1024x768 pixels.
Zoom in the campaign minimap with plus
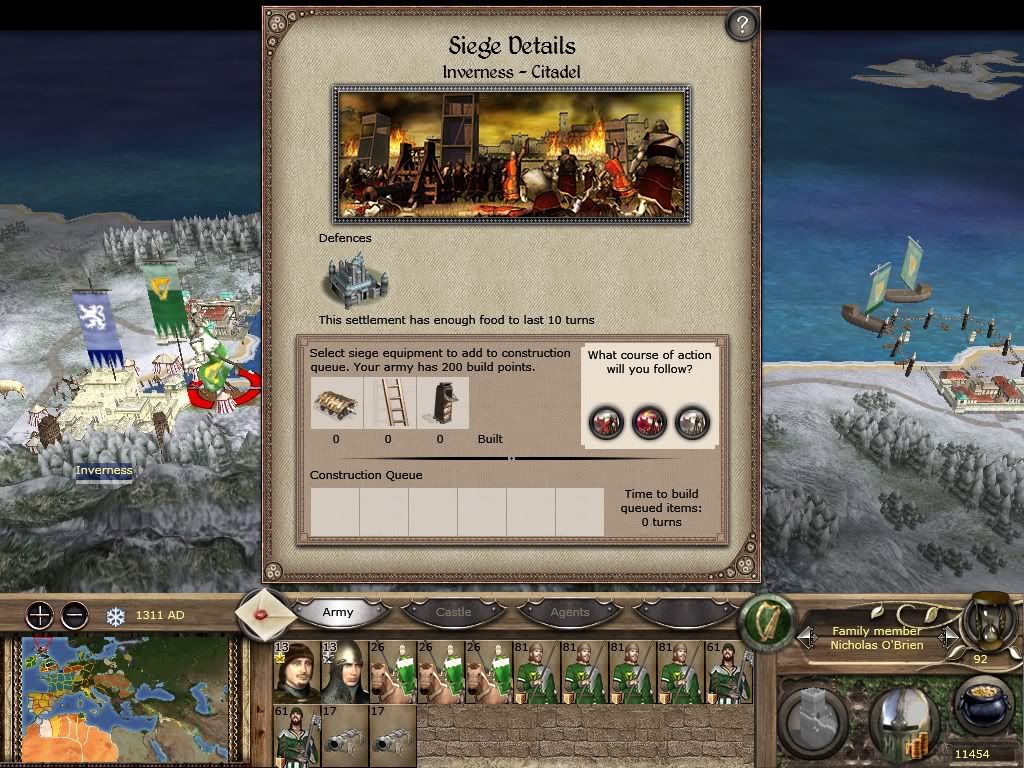(x=39, y=615)
